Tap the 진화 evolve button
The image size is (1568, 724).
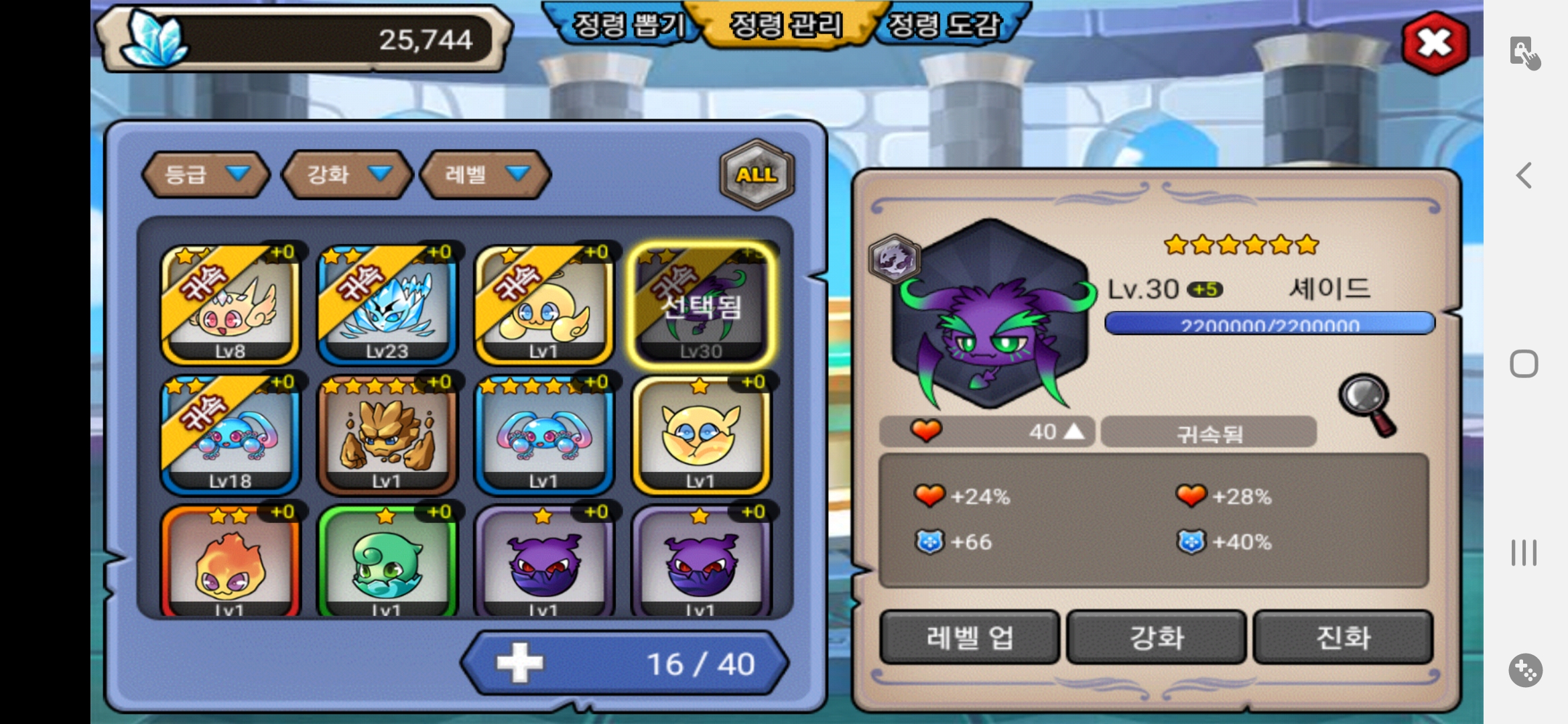tap(1343, 637)
